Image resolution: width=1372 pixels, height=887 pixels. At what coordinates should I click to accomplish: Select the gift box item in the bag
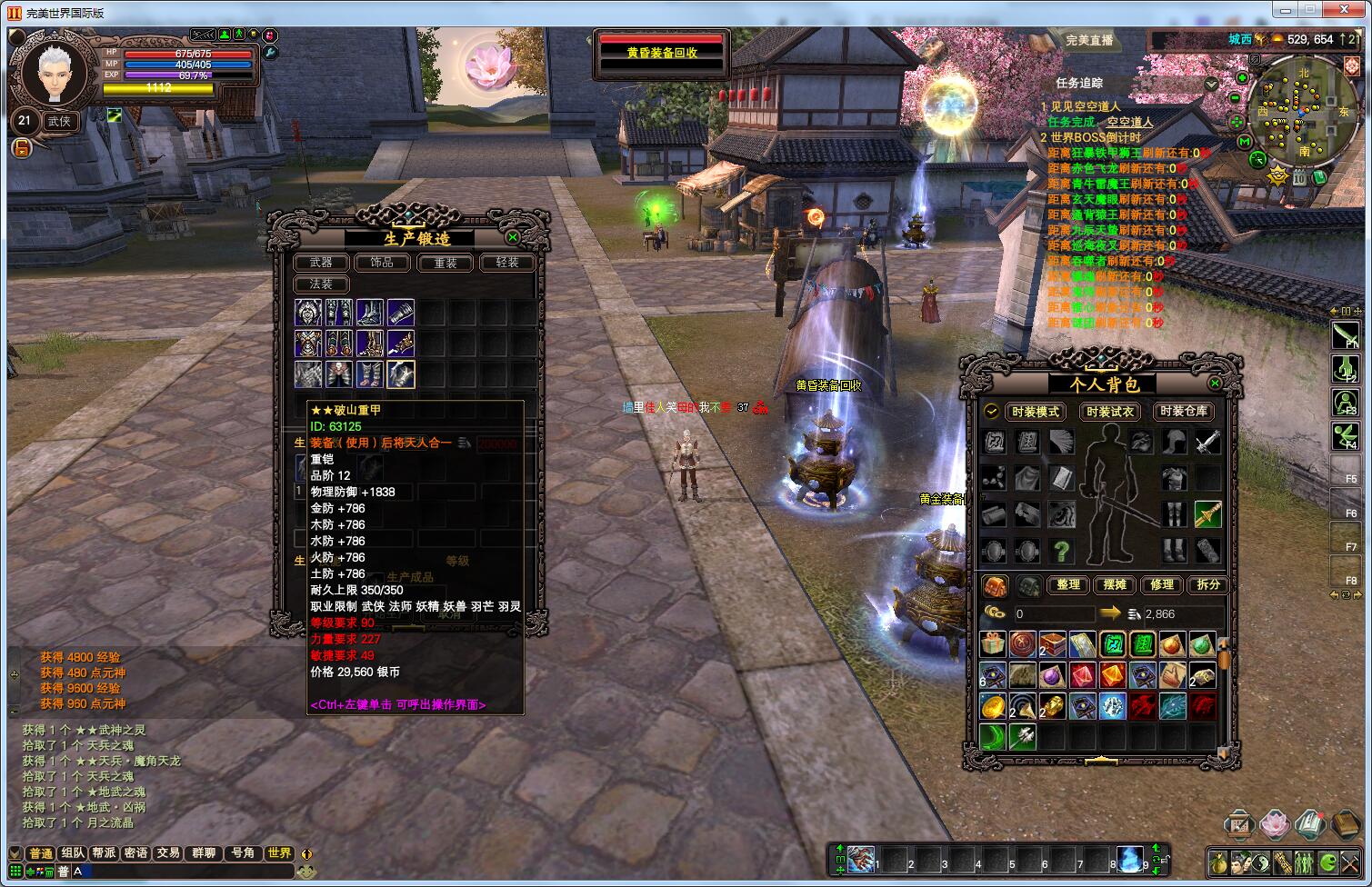(x=993, y=645)
